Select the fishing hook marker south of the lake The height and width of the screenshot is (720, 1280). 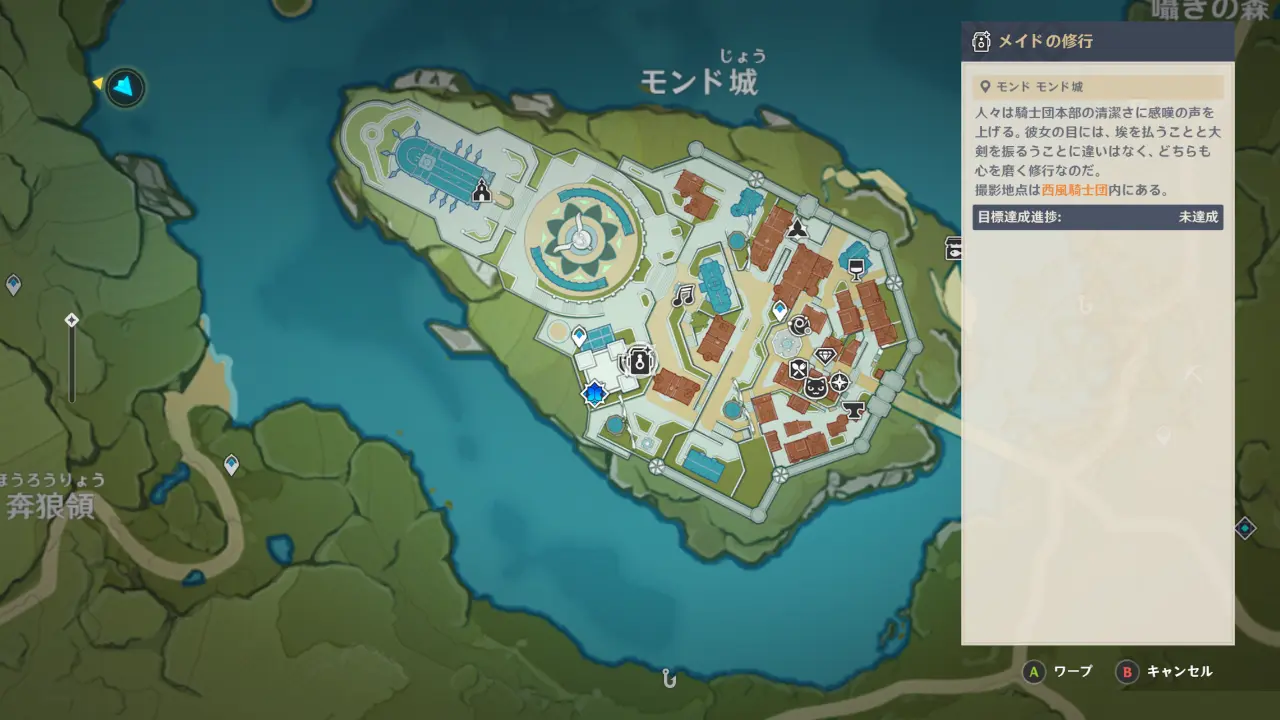point(669,678)
